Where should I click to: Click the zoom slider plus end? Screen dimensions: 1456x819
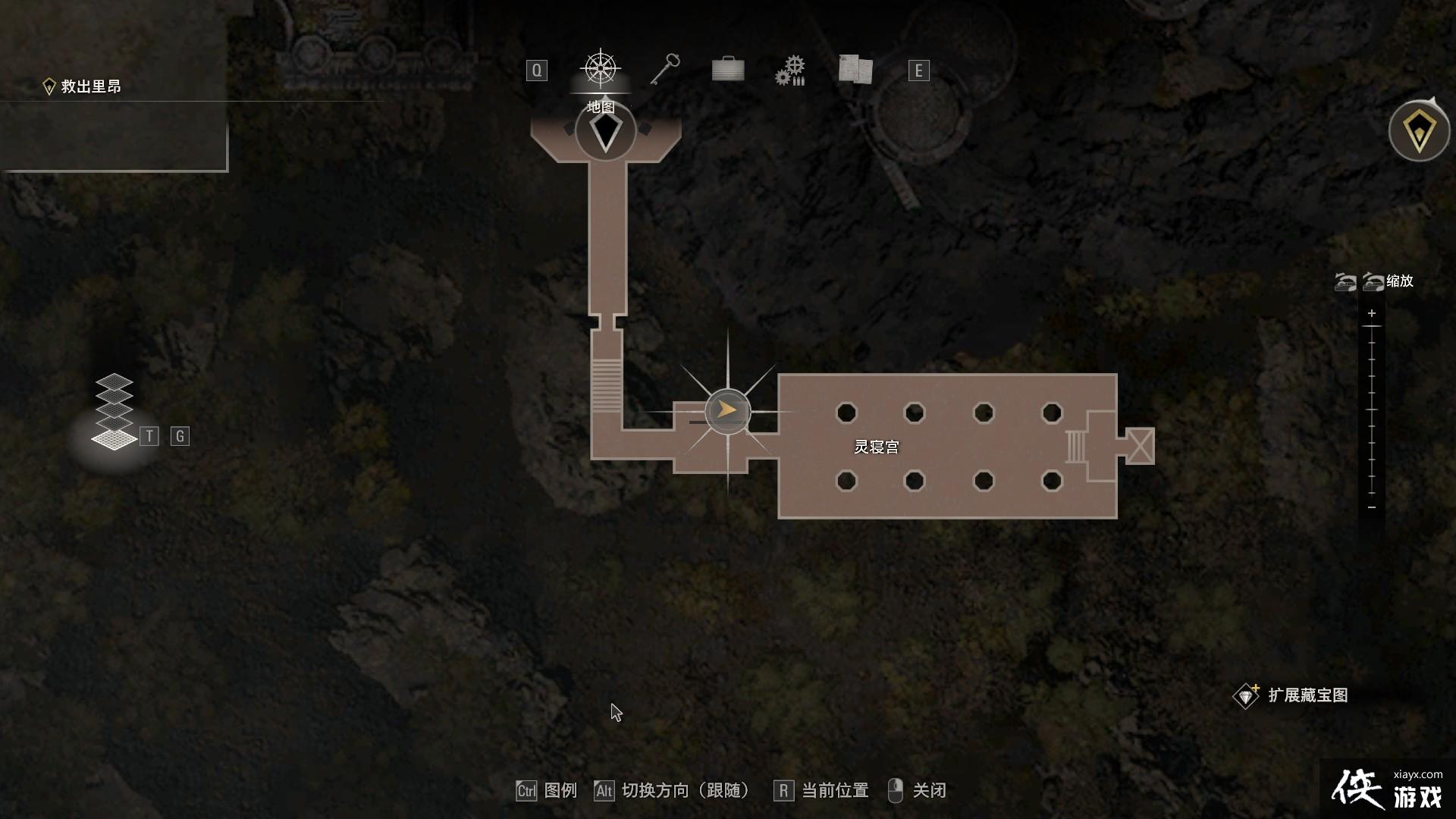pyautogui.click(x=1371, y=313)
